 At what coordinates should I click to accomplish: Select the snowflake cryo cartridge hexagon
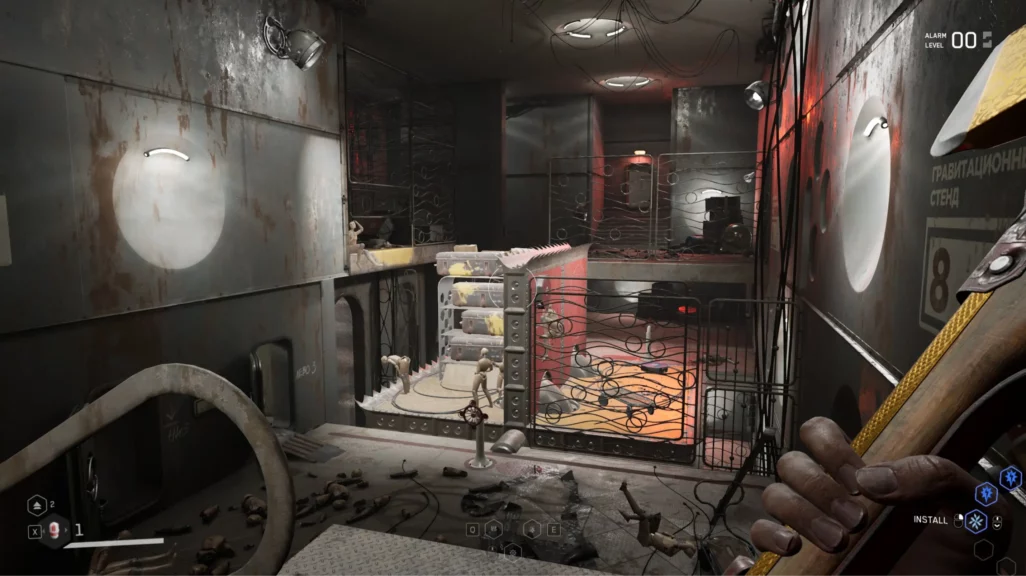(x=974, y=521)
